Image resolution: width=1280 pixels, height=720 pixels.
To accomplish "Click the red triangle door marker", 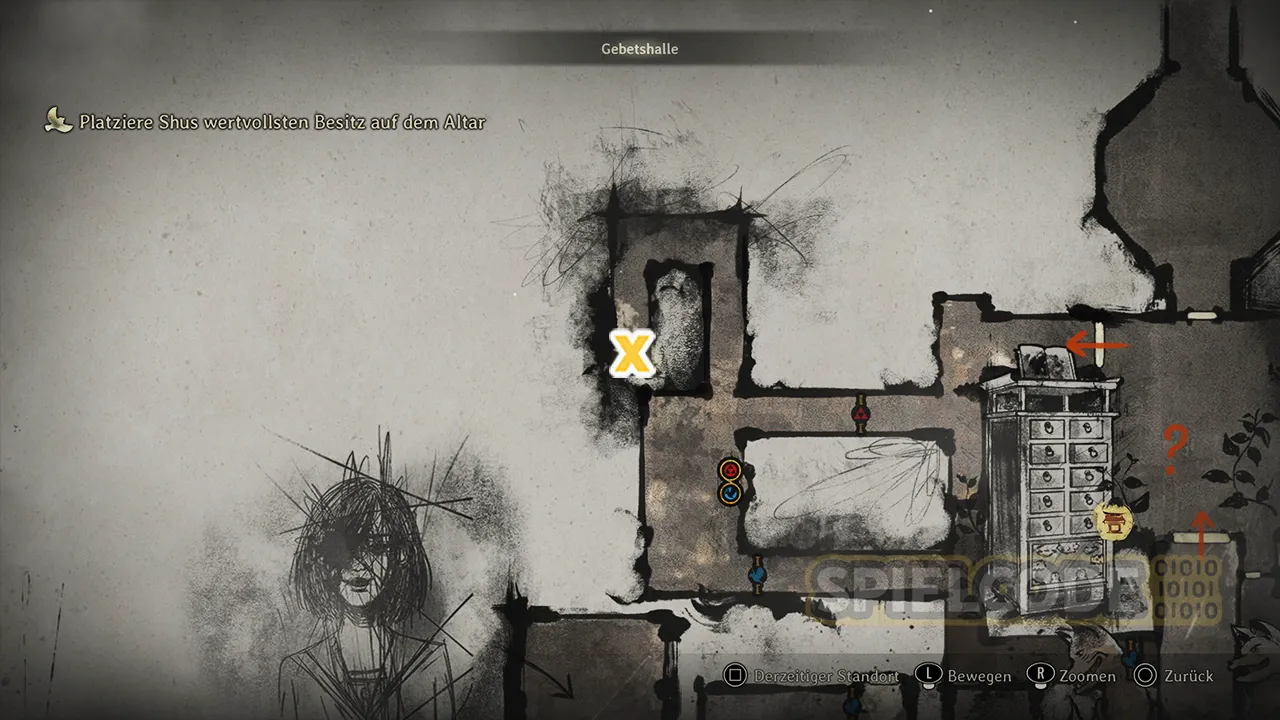I will coord(861,414).
